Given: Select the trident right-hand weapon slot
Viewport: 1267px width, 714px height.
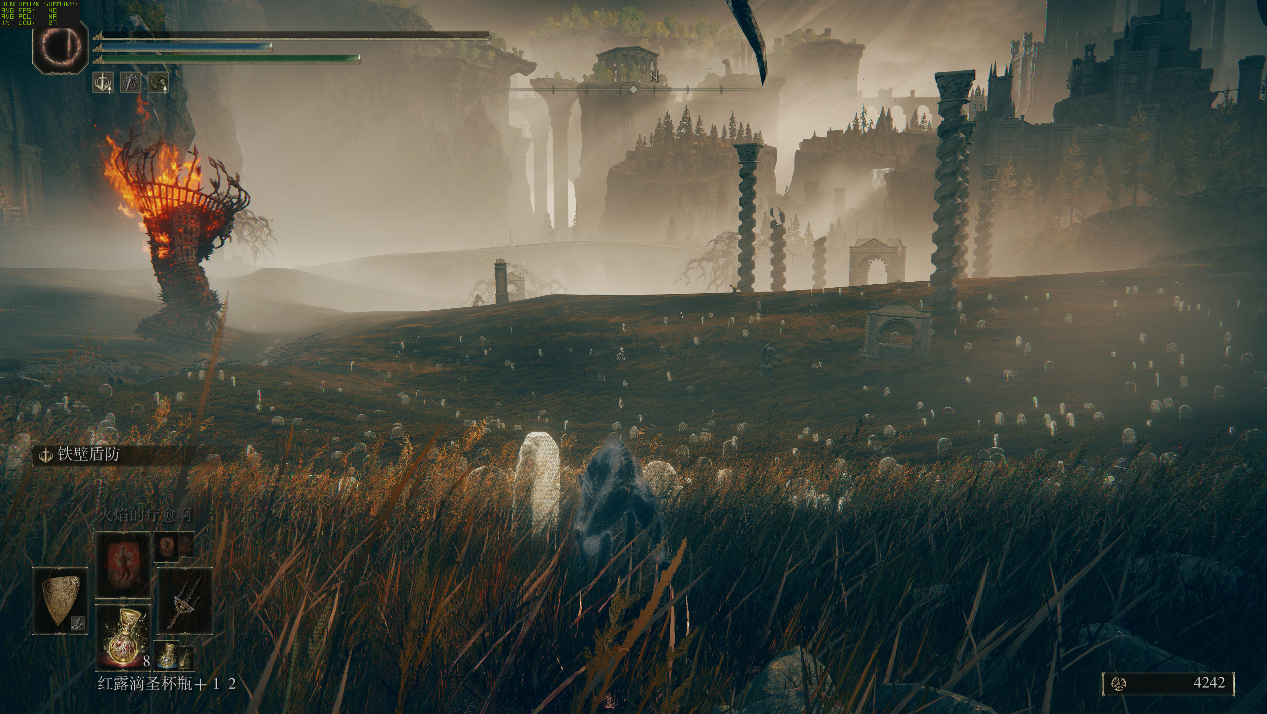Looking at the screenshot, I should pyautogui.click(x=185, y=600).
